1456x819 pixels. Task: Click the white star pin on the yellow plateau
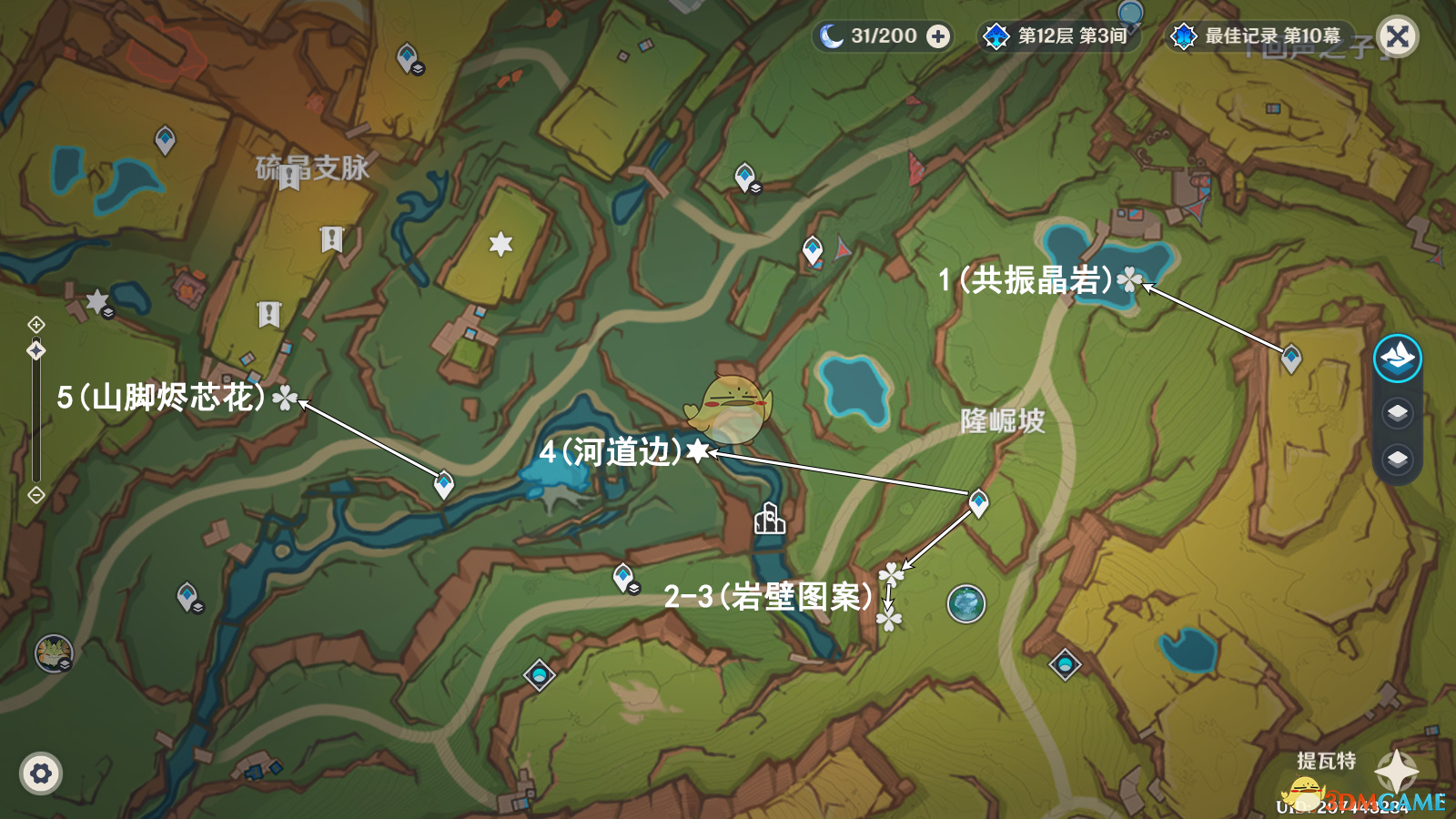pos(500,244)
